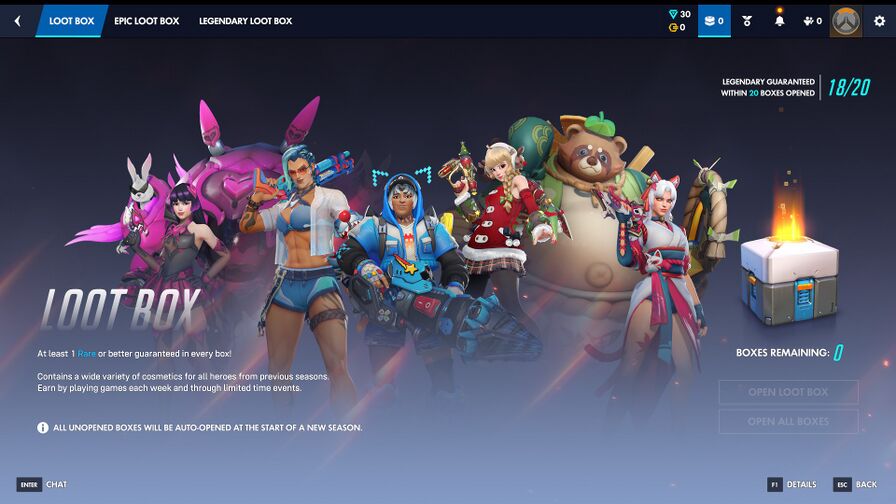The height and width of the screenshot is (504, 896).
Task: Show notifications via the bell icon
Action: click(x=779, y=21)
